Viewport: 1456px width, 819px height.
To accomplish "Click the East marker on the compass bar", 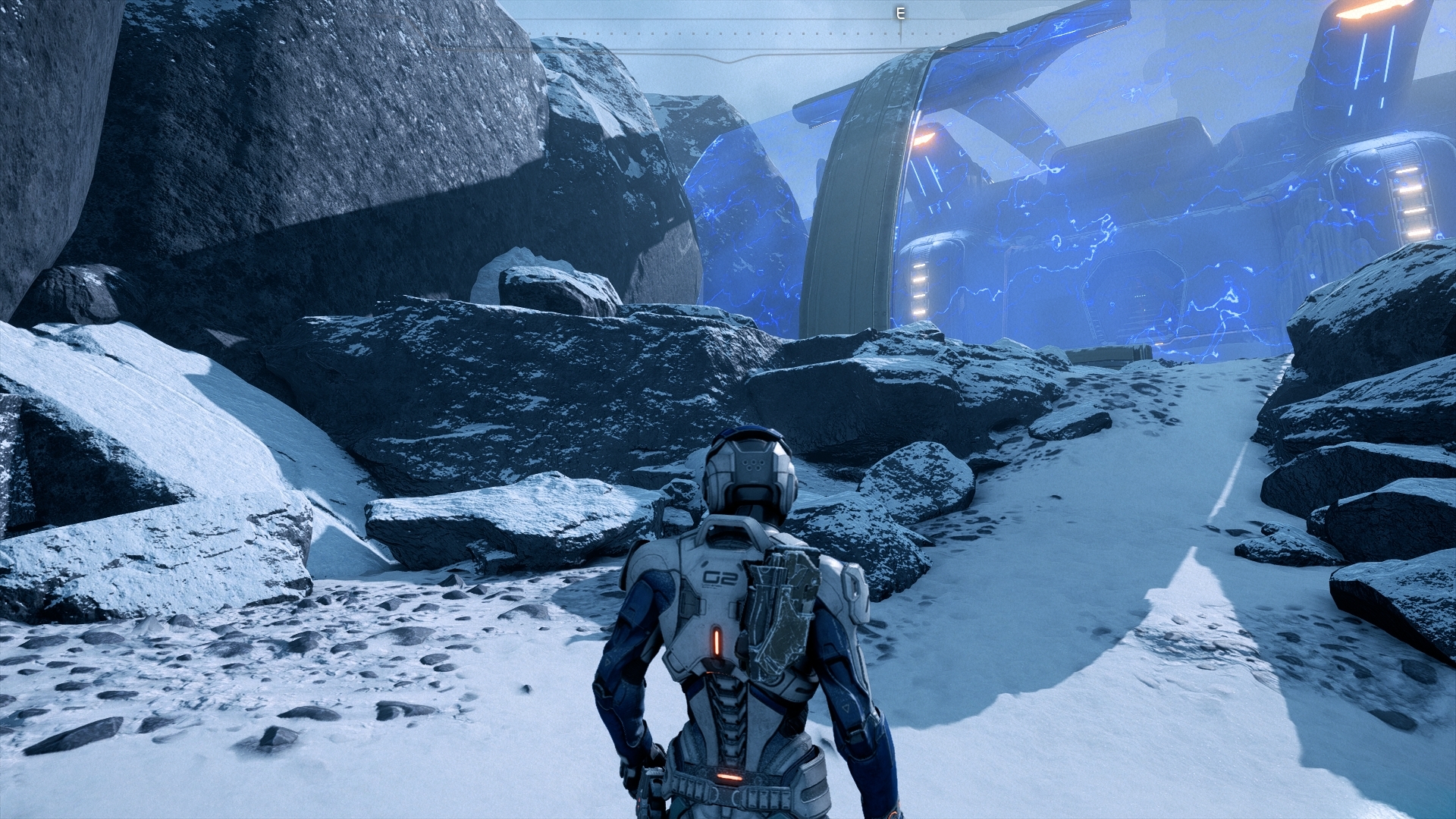I will [900, 14].
